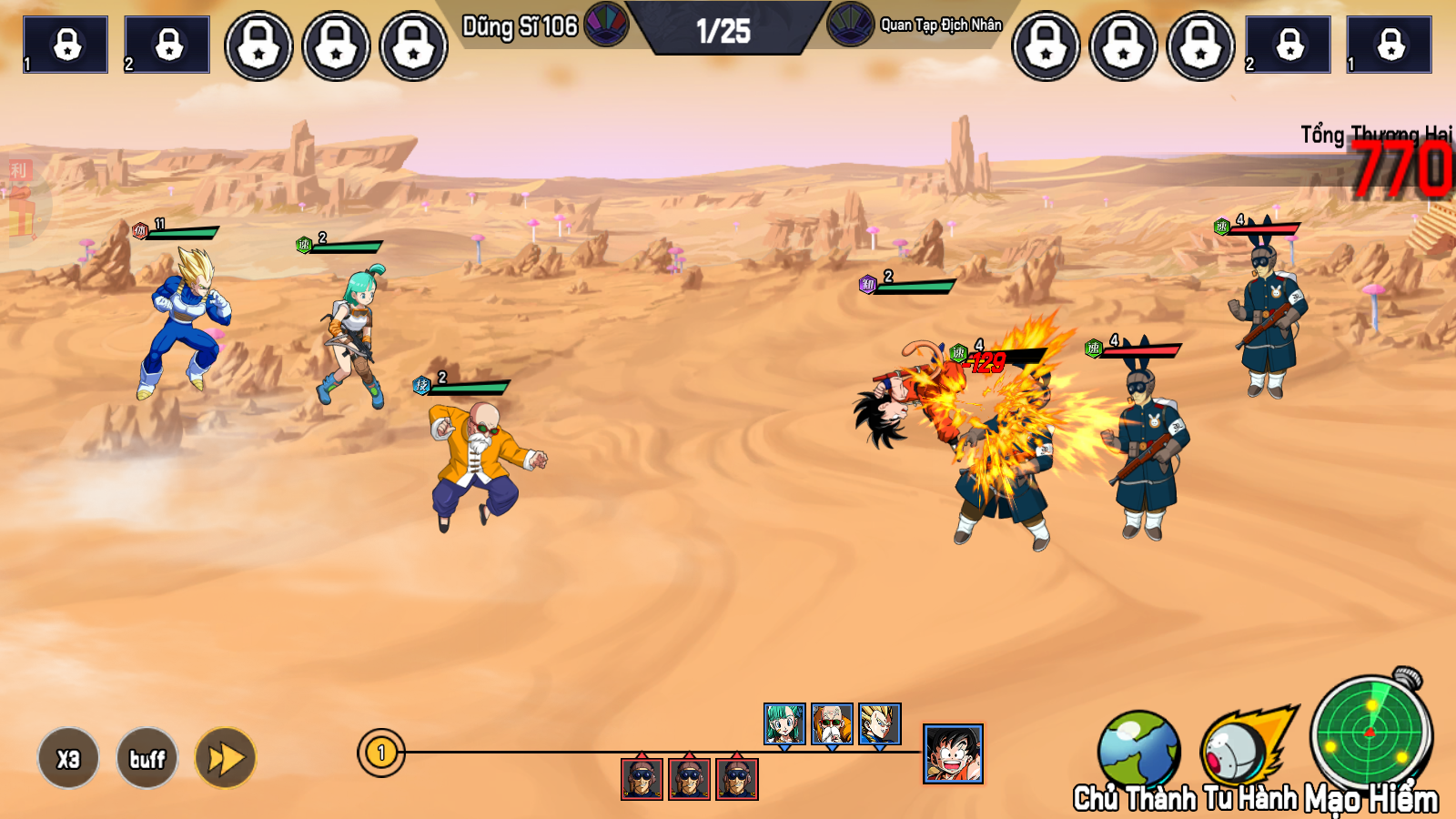Select Vegeta's portrait in the turn order
Screen dimensions: 1456x819
click(x=880, y=723)
